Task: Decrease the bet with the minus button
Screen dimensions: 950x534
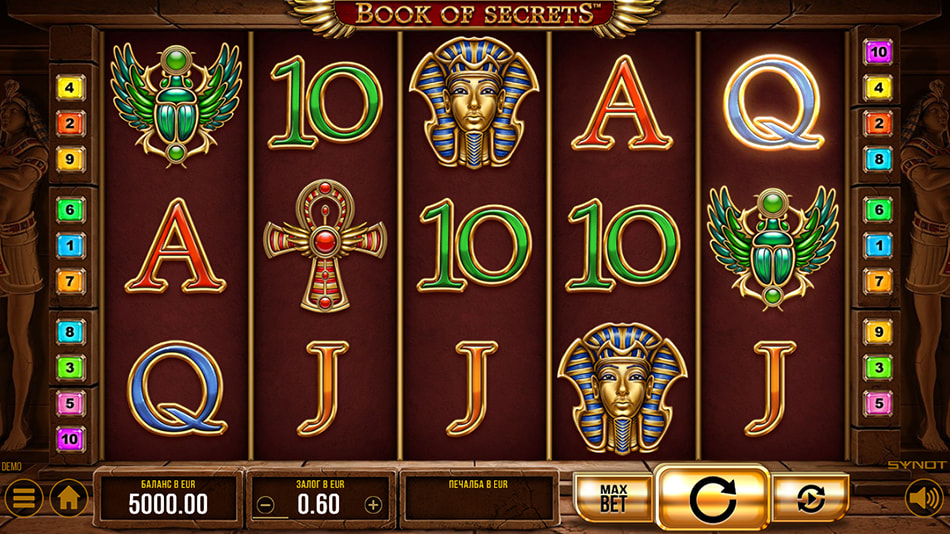Action: (x=266, y=505)
